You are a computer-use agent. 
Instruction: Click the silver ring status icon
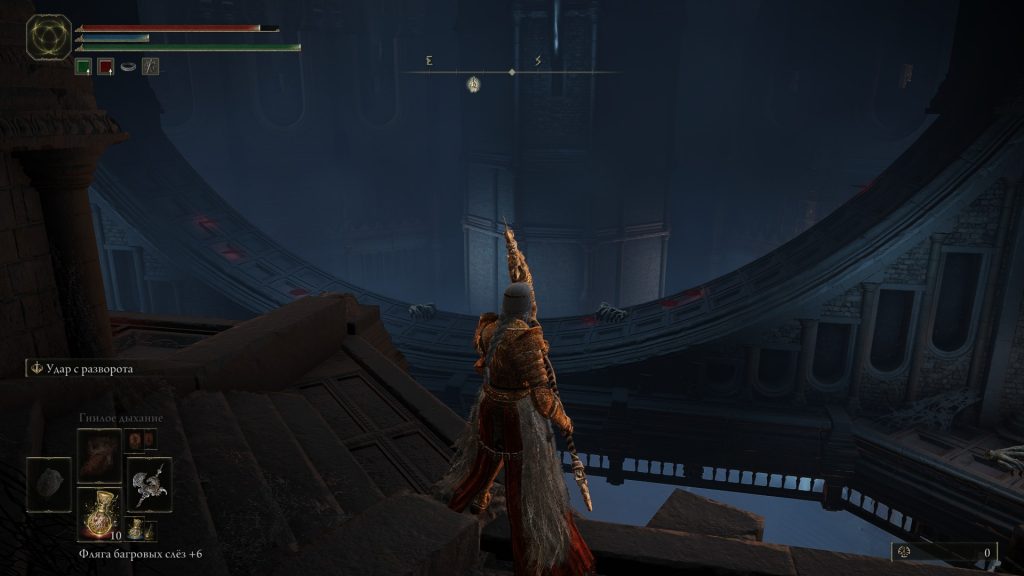pyautogui.click(x=128, y=67)
